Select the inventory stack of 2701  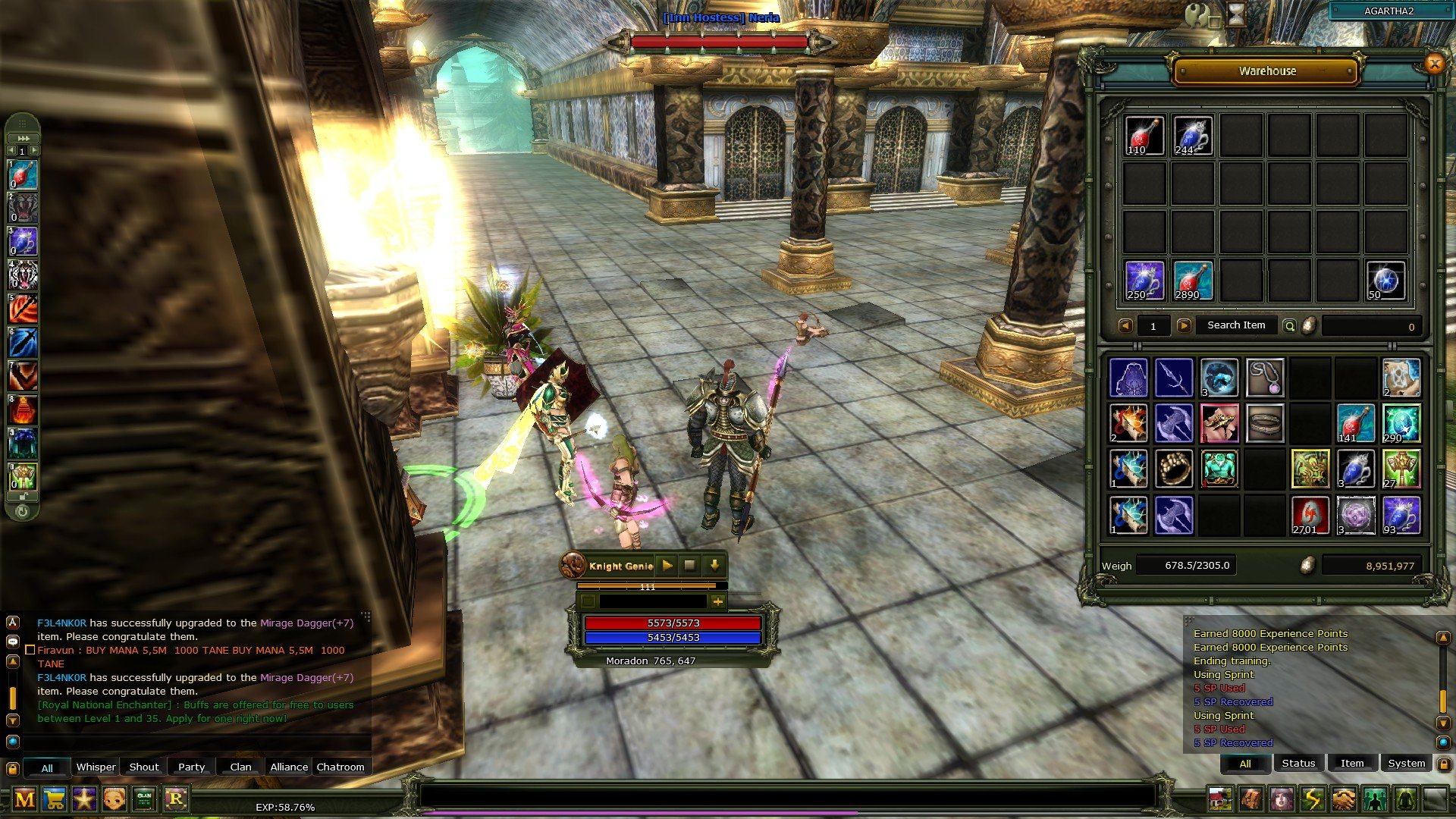[1310, 515]
